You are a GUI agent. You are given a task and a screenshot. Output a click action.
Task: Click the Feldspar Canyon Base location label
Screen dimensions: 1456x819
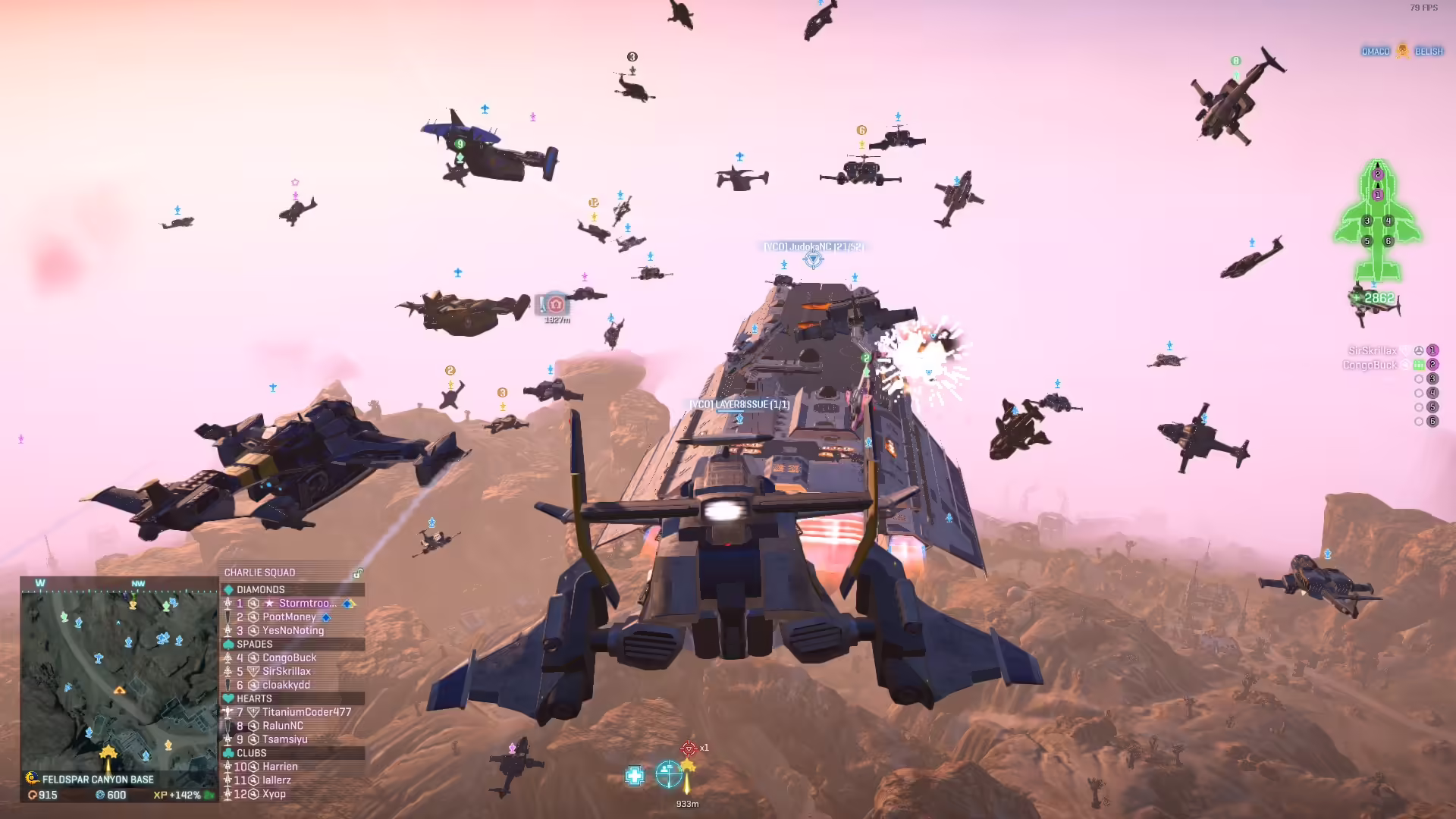98,780
